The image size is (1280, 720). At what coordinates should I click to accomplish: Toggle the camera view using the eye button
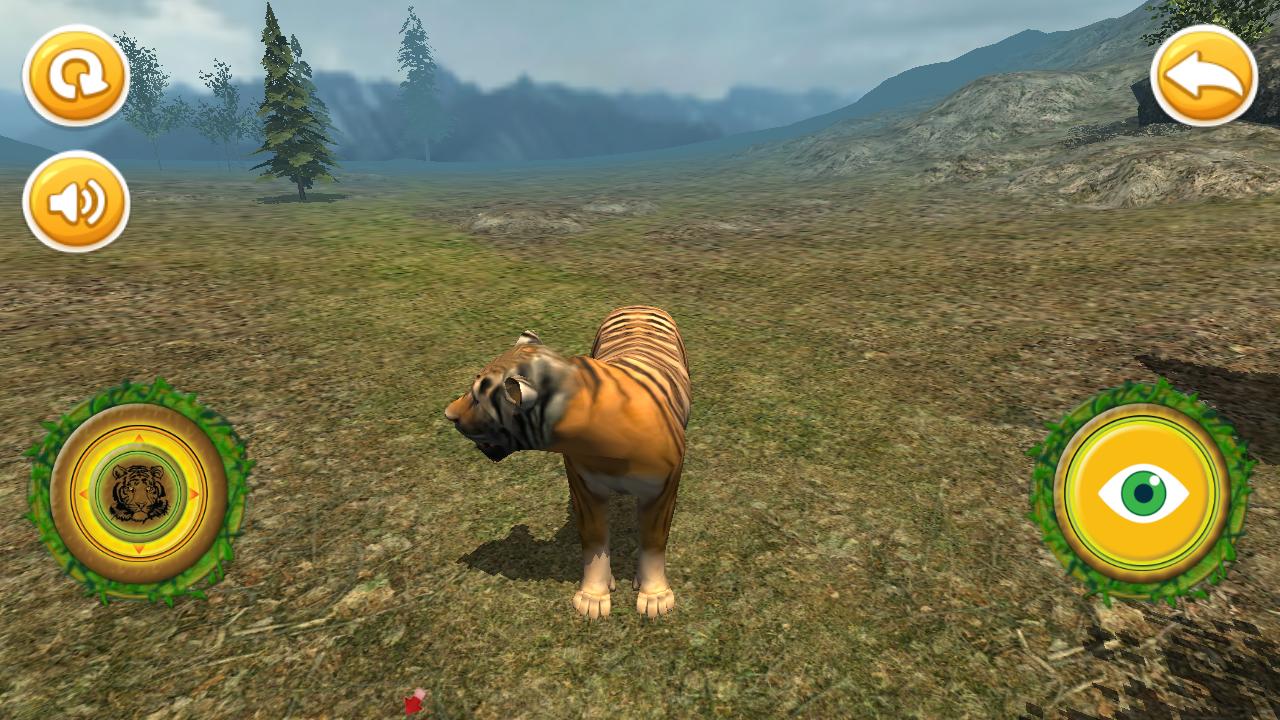pyautogui.click(x=1143, y=491)
